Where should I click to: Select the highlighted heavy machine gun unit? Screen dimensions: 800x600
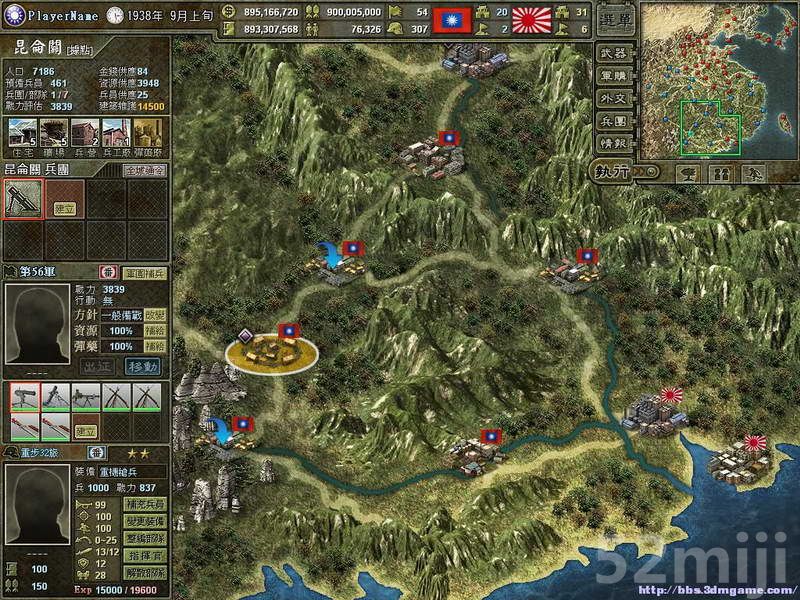(24, 396)
